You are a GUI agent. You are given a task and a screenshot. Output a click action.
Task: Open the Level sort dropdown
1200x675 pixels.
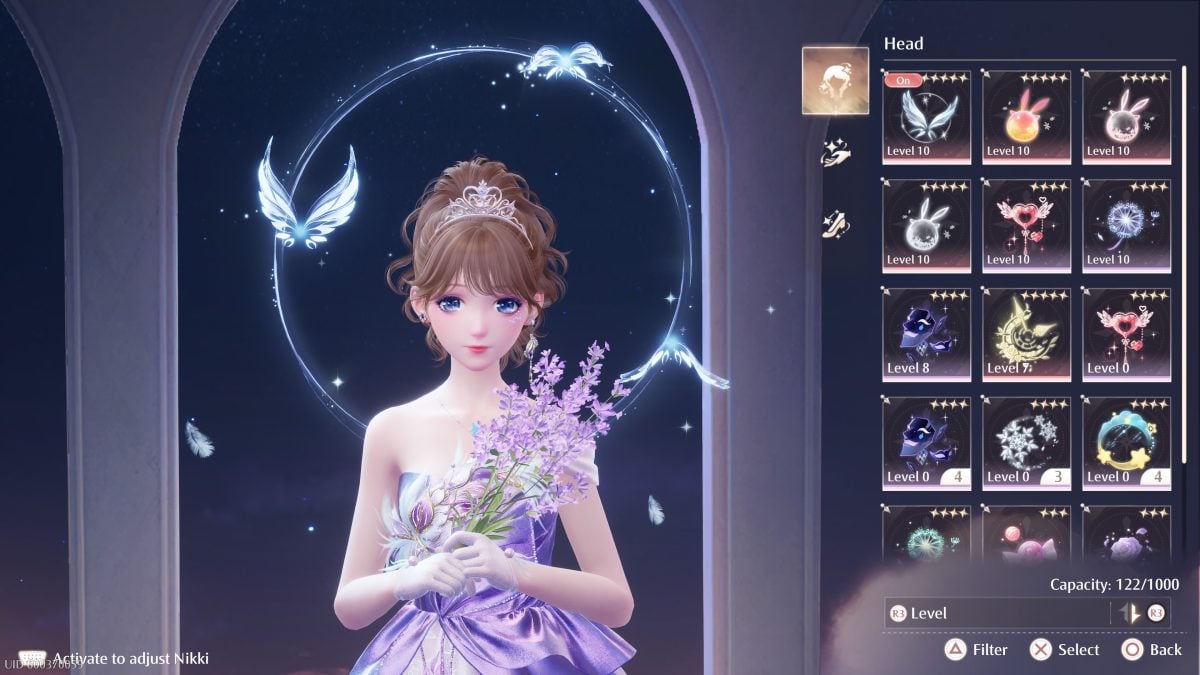[996, 613]
